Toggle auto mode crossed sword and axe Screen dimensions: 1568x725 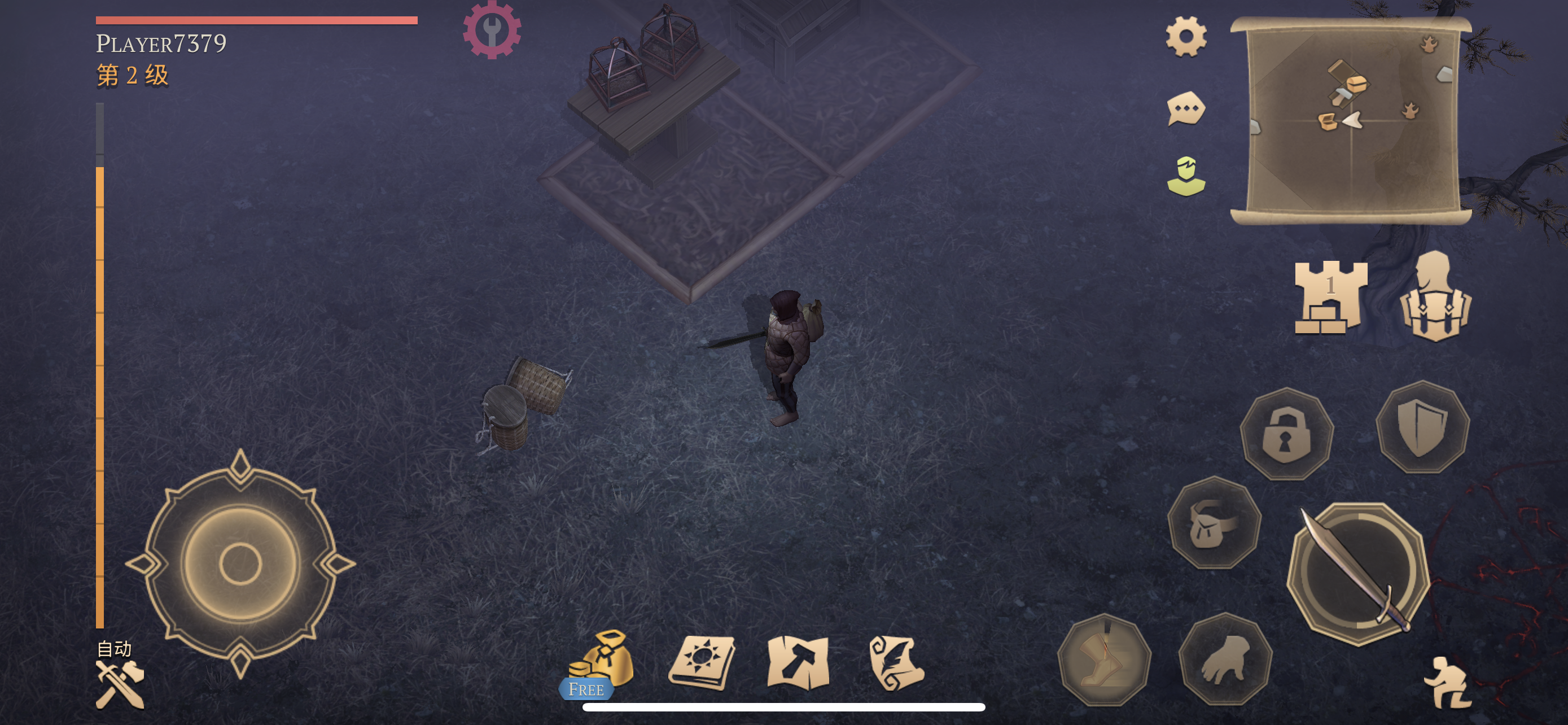120,685
